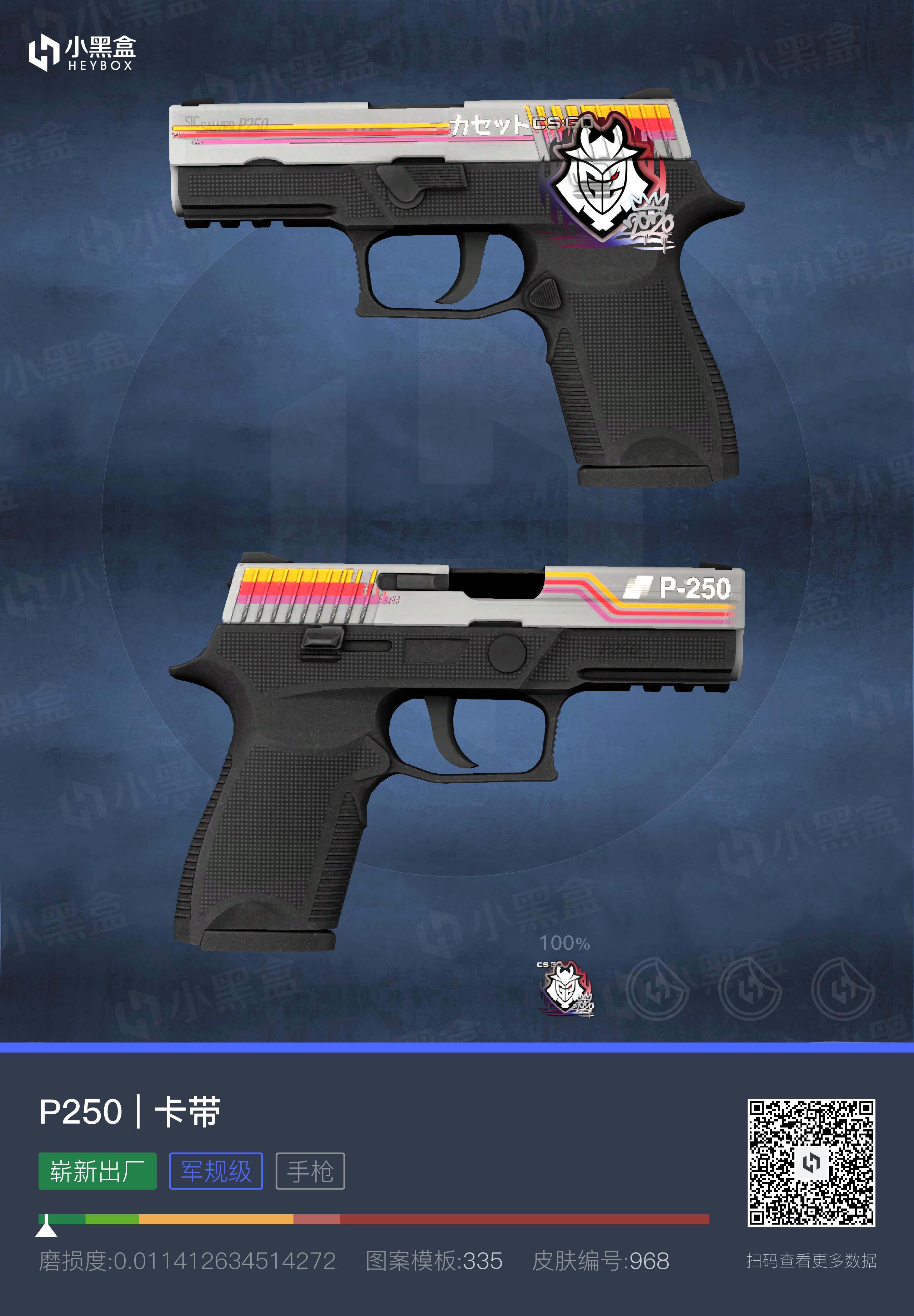Click the green 崭新出厂 wear tag
Viewport: 914px width, 1316px height.
click(x=97, y=1171)
